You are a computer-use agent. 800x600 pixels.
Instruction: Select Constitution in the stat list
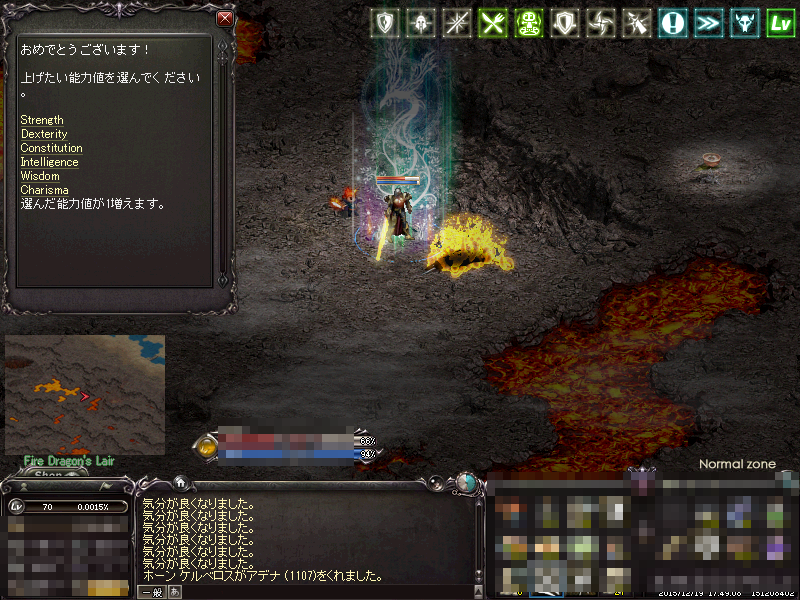point(51,148)
